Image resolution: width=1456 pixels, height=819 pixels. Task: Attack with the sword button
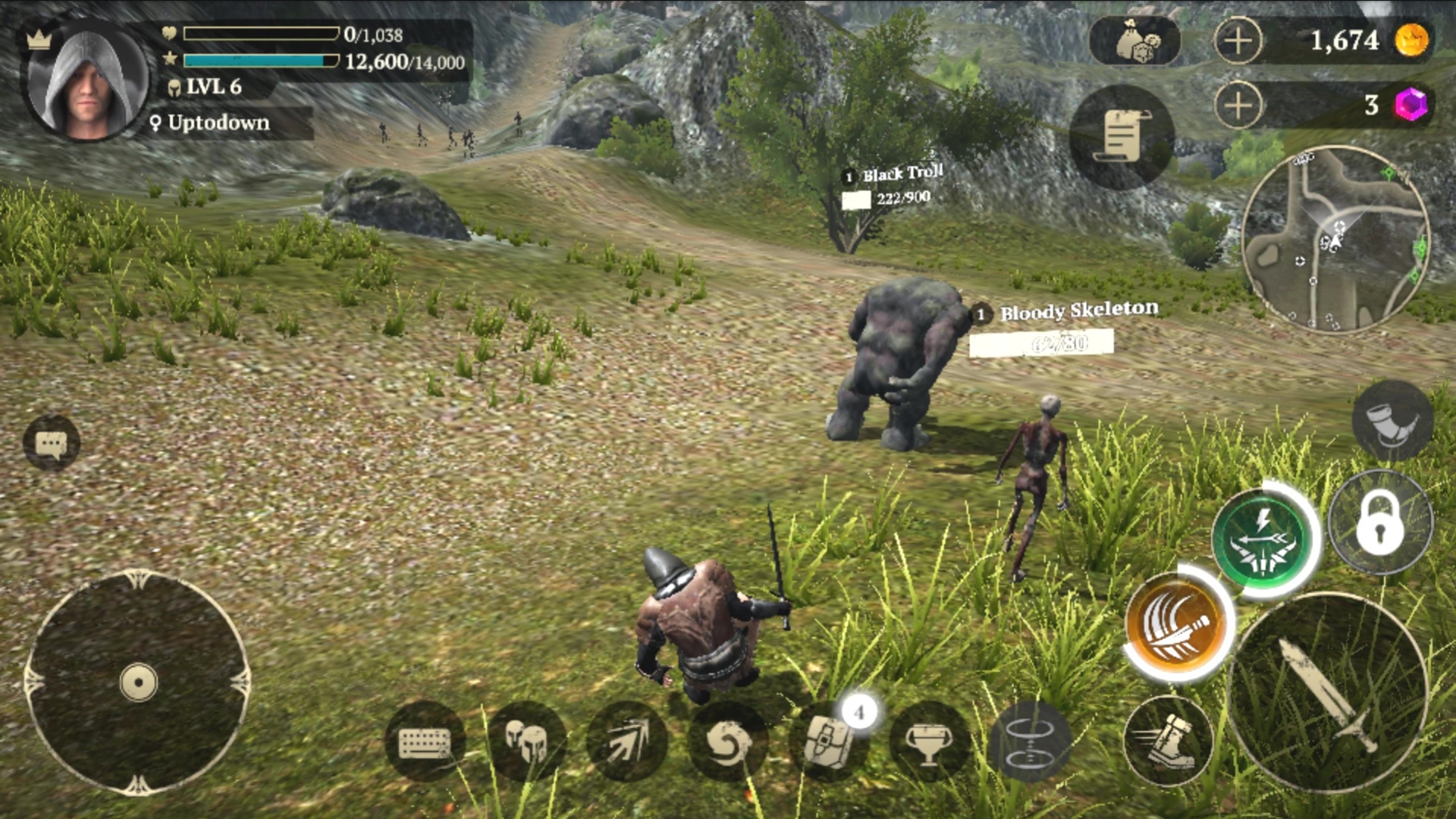click(1327, 692)
